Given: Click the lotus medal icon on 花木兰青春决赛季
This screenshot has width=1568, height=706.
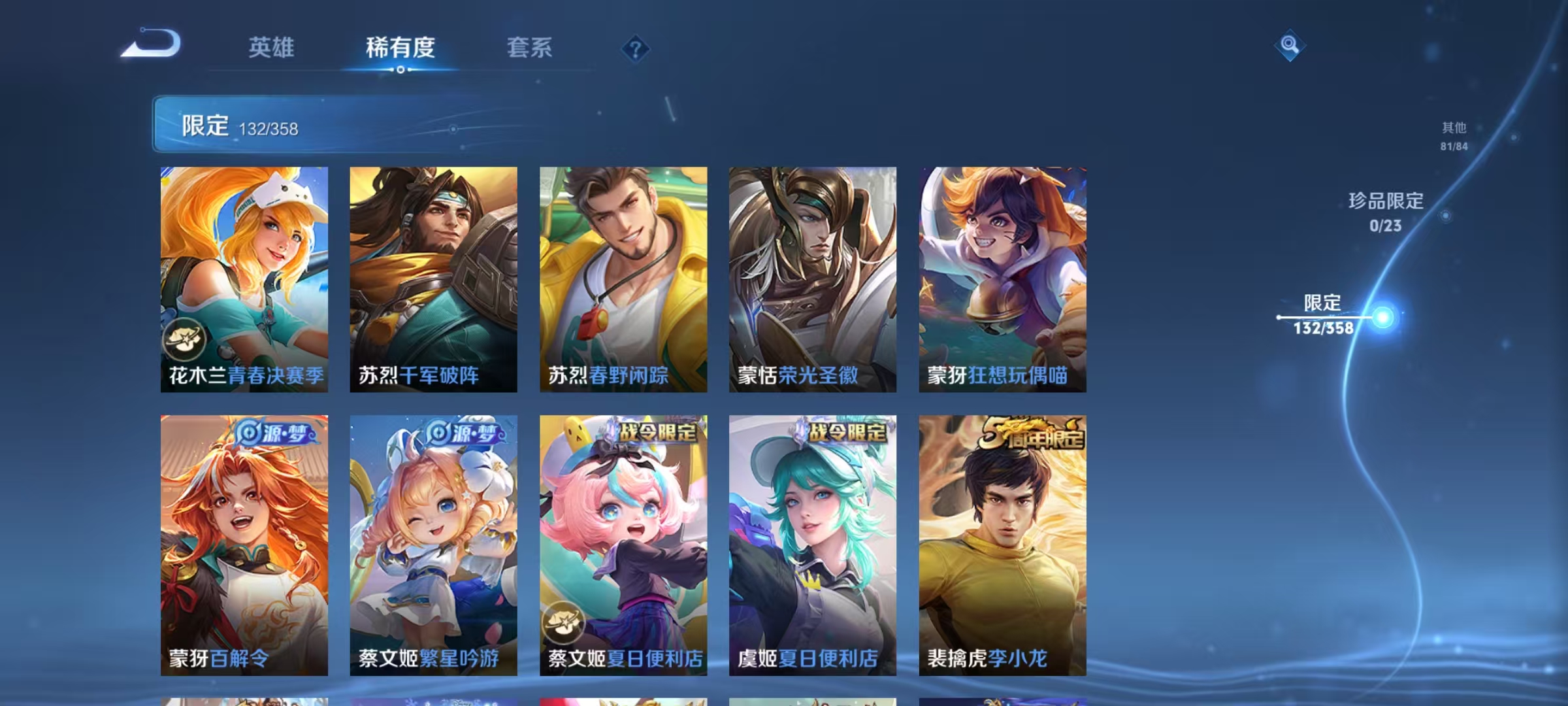Looking at the screenshot, I should tap(186, 338).
